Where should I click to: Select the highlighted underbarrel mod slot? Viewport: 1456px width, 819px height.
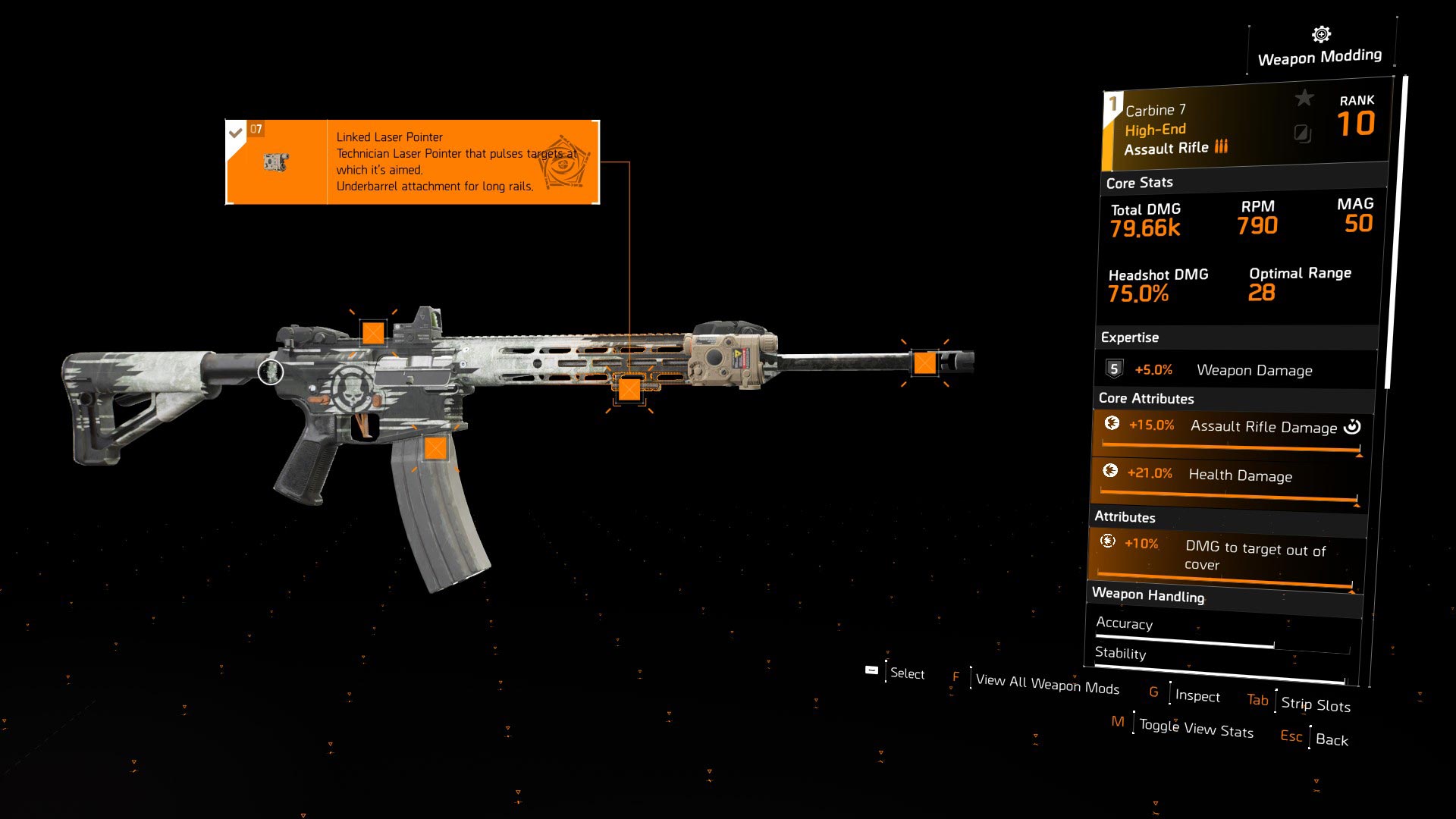[630, 391]
